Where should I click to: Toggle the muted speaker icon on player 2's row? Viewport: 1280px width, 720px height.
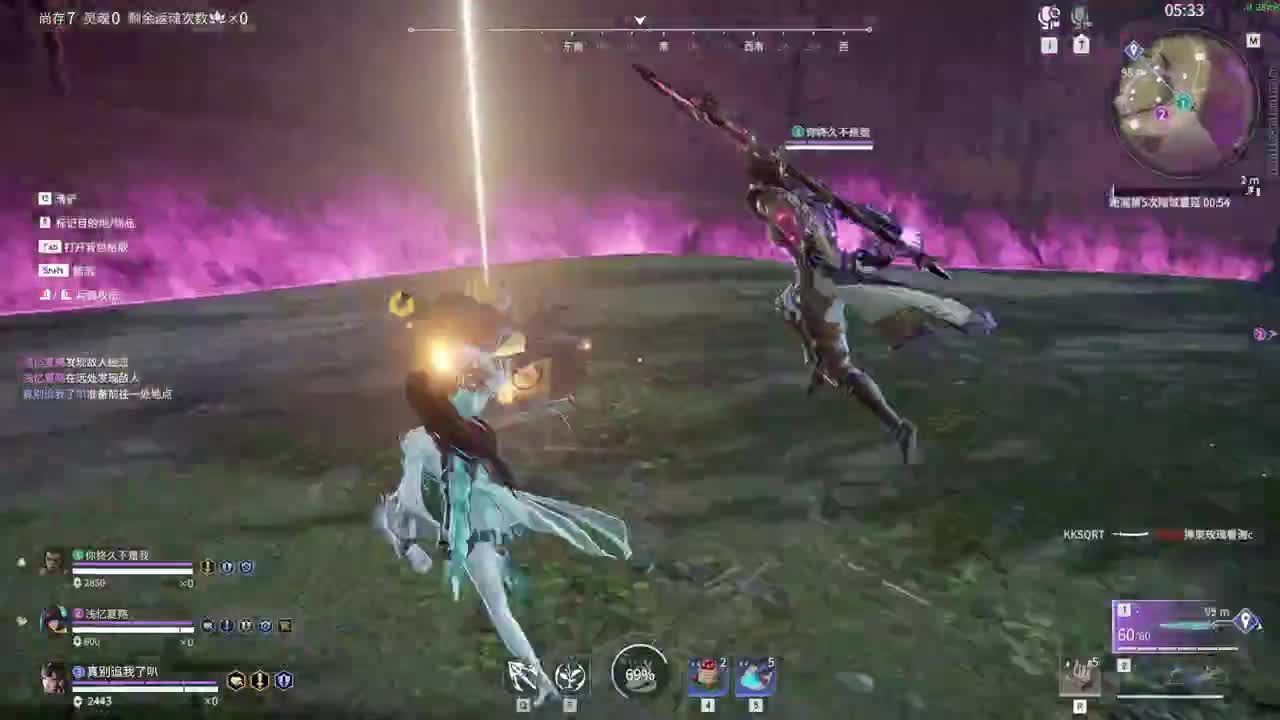[207, 626]
